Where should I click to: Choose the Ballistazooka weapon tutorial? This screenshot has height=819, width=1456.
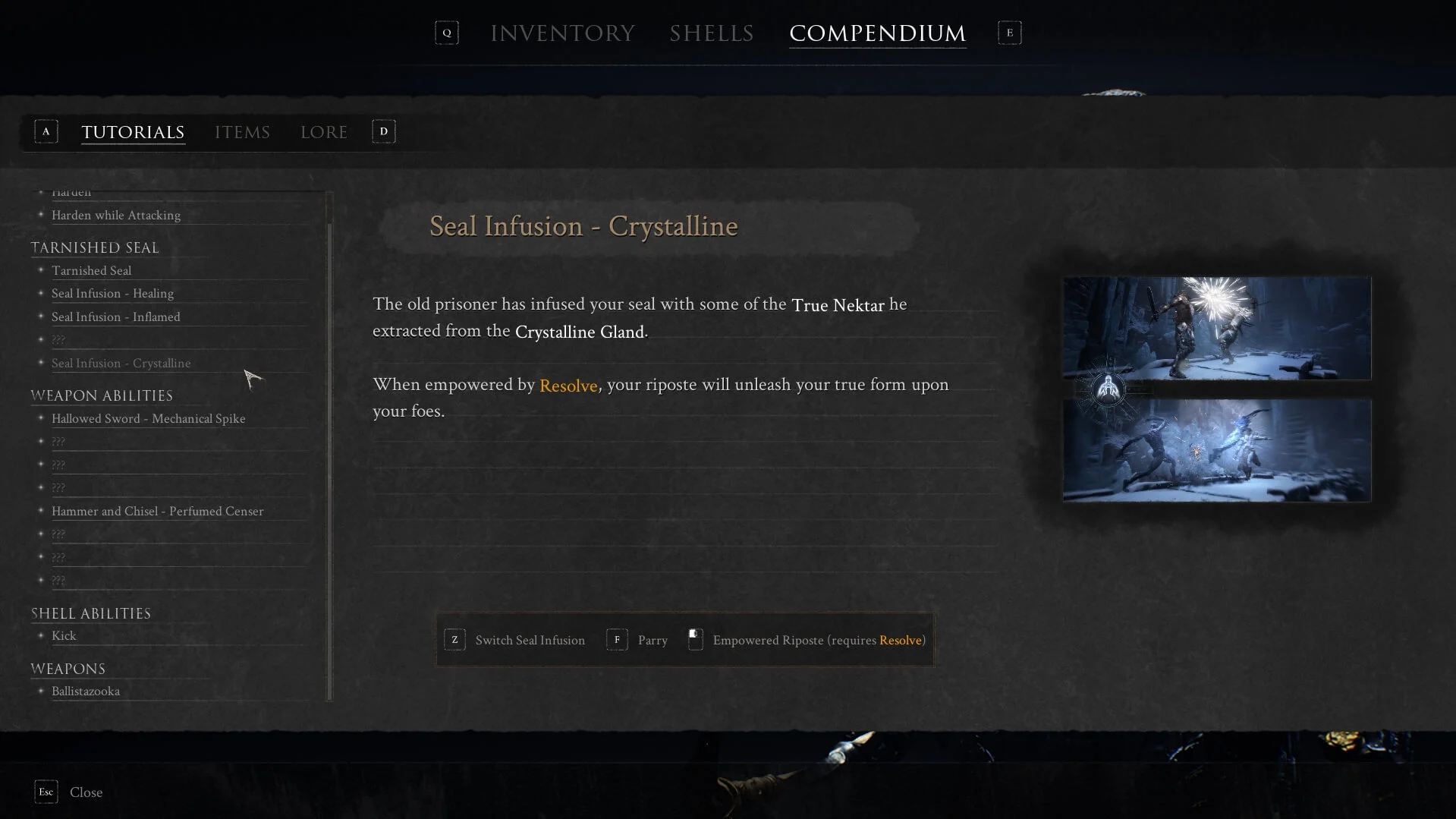(x=85, y=691)
